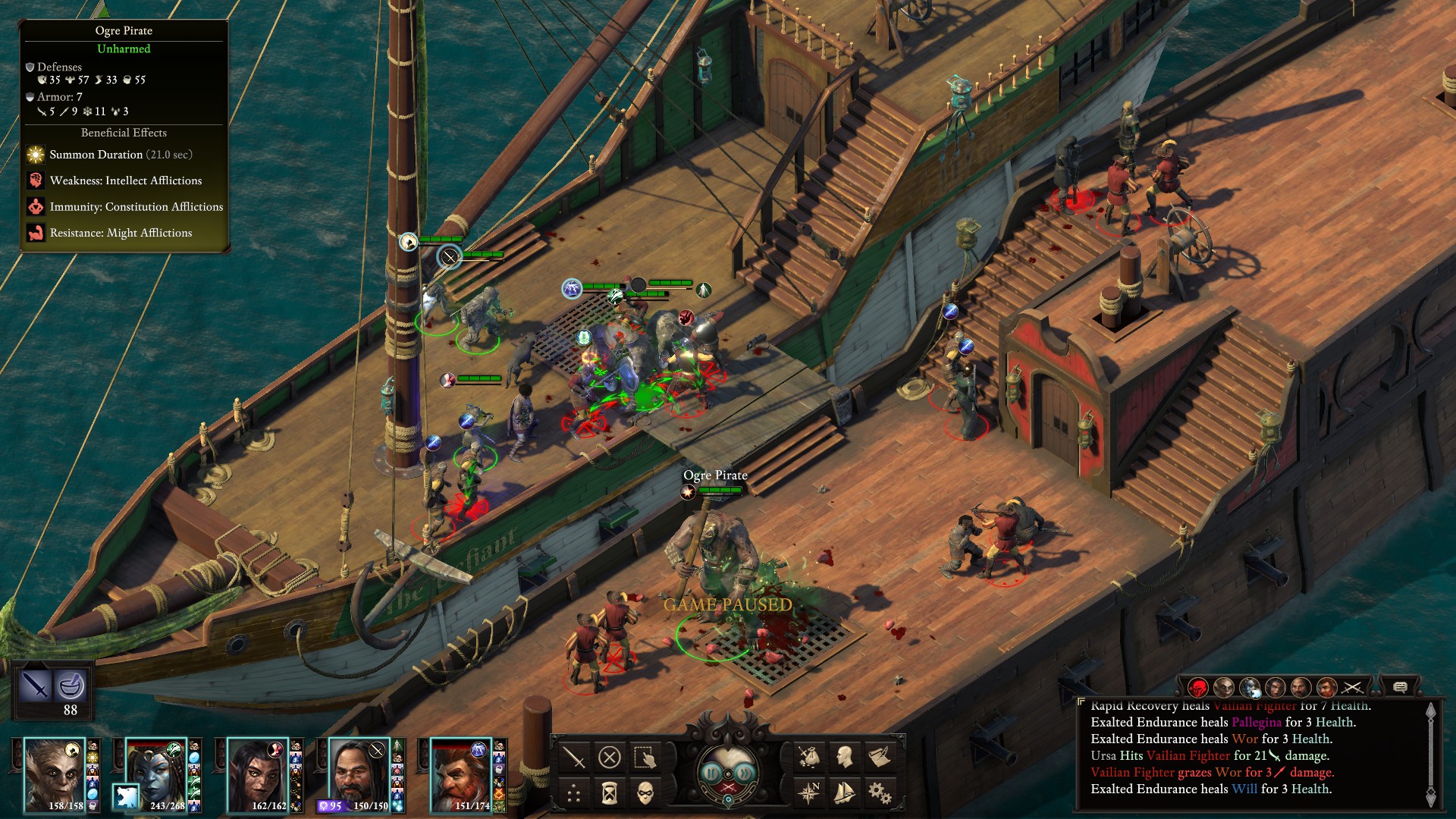Select the blue-skinned character portrait
1456x819 pixels.
point(155,770)
